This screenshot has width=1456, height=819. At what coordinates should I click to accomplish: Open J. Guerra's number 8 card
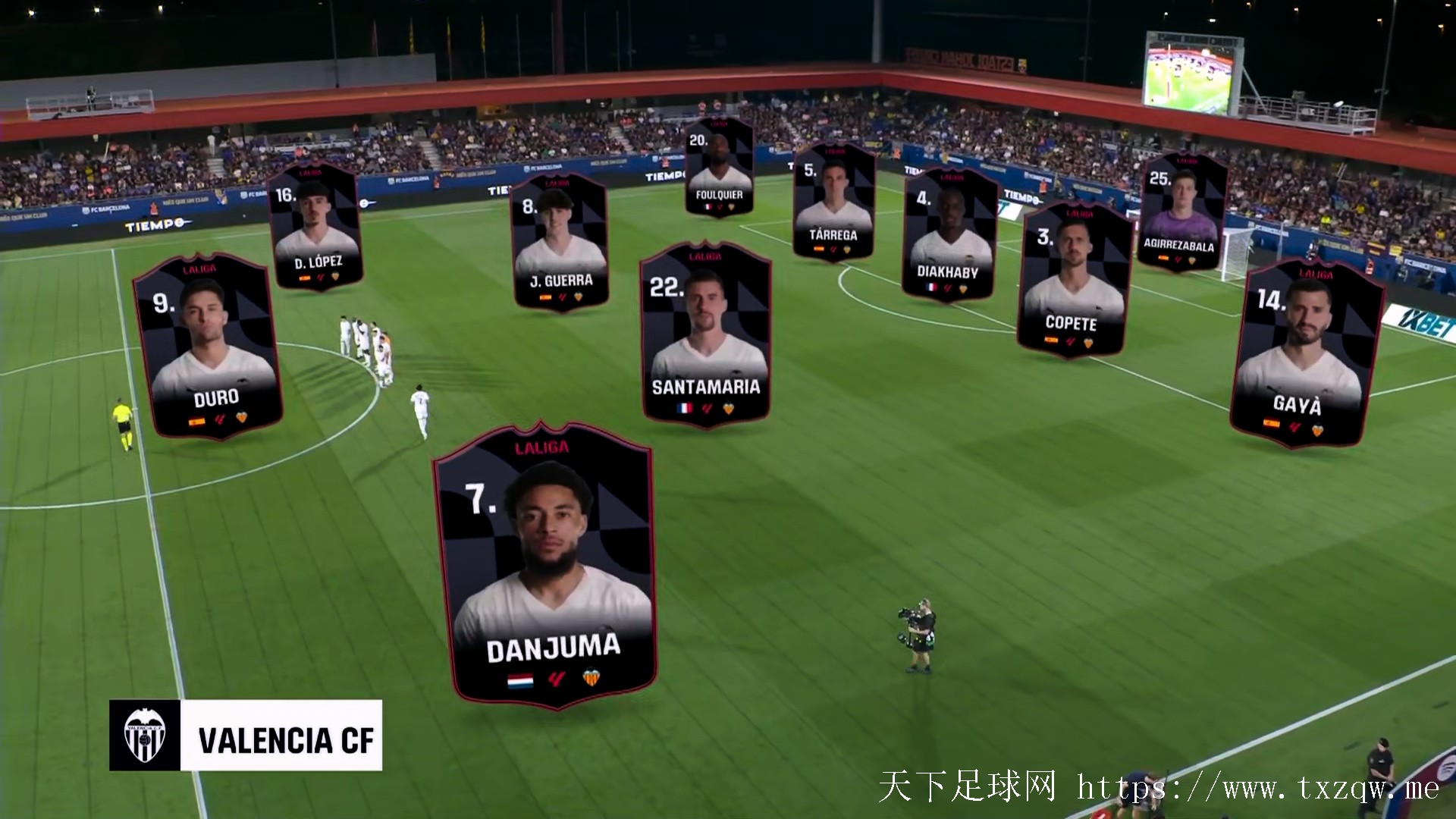tap(560, 242)
